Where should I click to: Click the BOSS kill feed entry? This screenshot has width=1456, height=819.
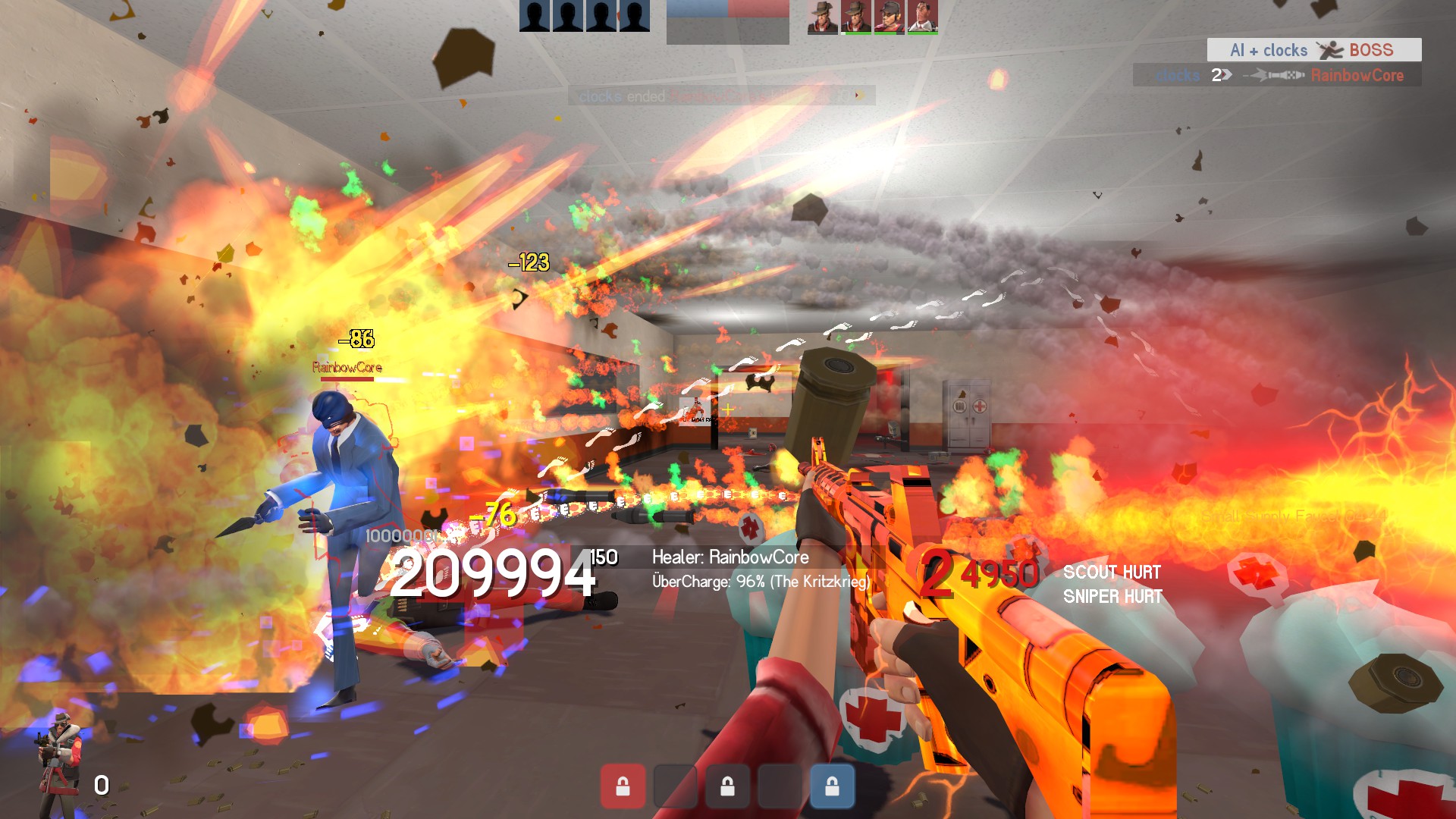(x=1313, y=50)
